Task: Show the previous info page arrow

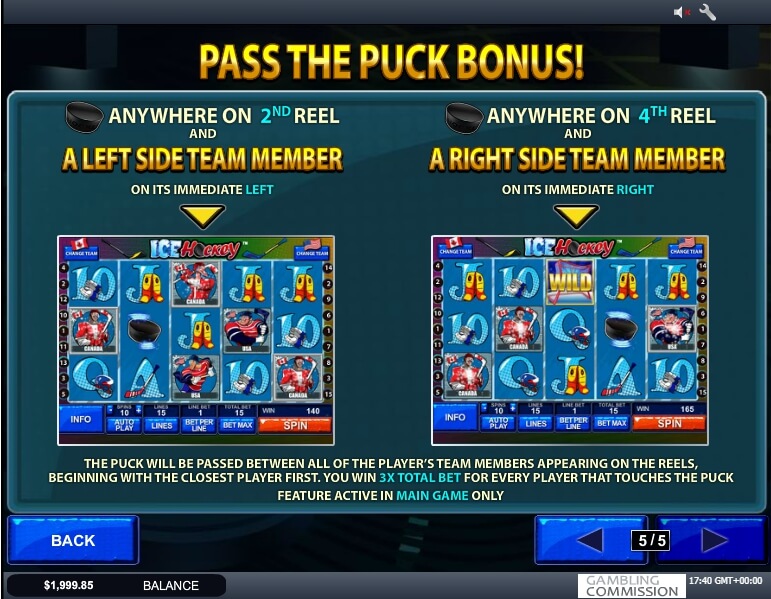Action: [x=589, y=541]
